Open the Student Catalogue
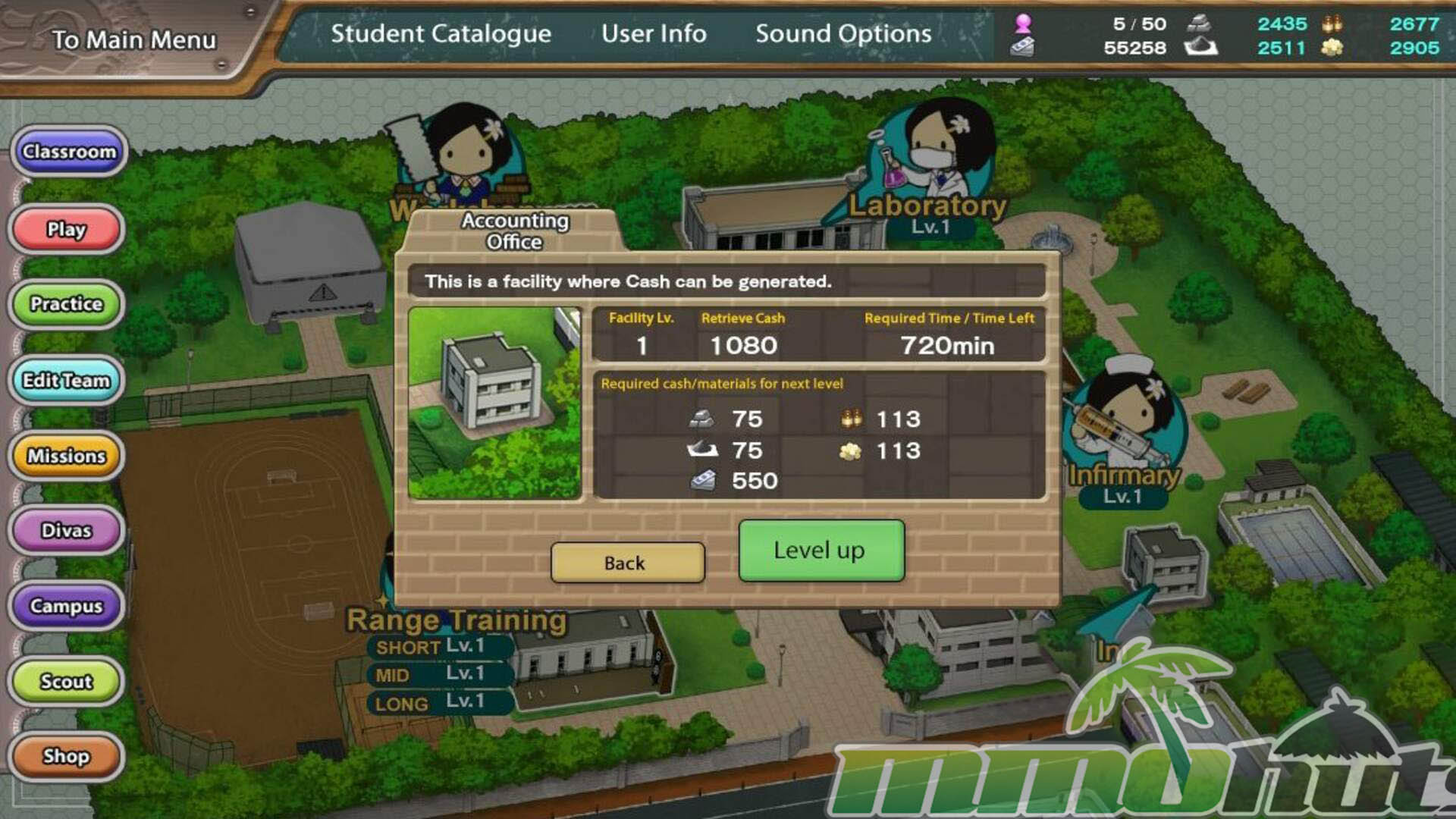This screenshot has width=1456, height=819. [x=441, y=34]
